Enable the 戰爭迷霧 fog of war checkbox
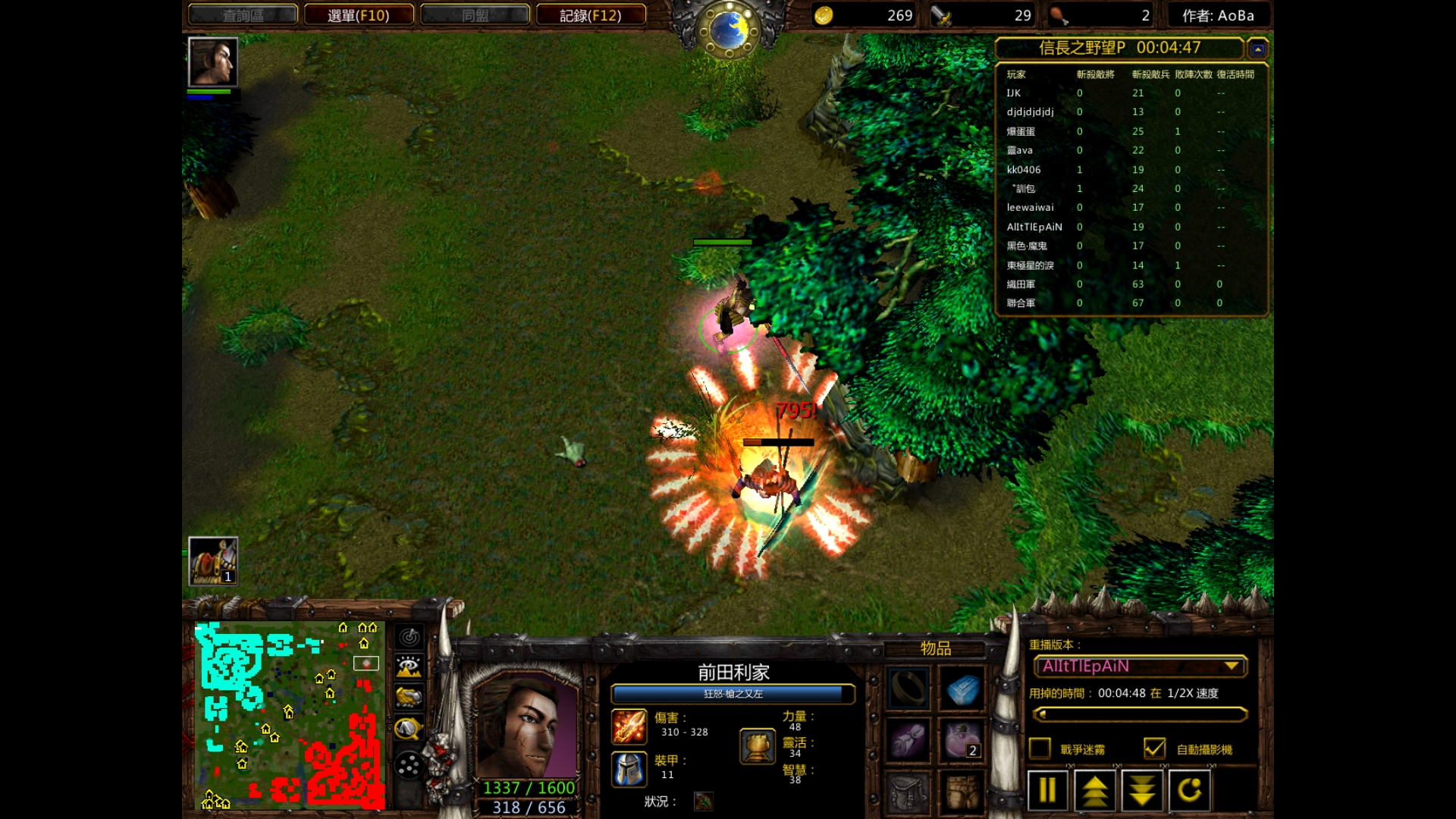1456x819 pixels. point(1040,748)
